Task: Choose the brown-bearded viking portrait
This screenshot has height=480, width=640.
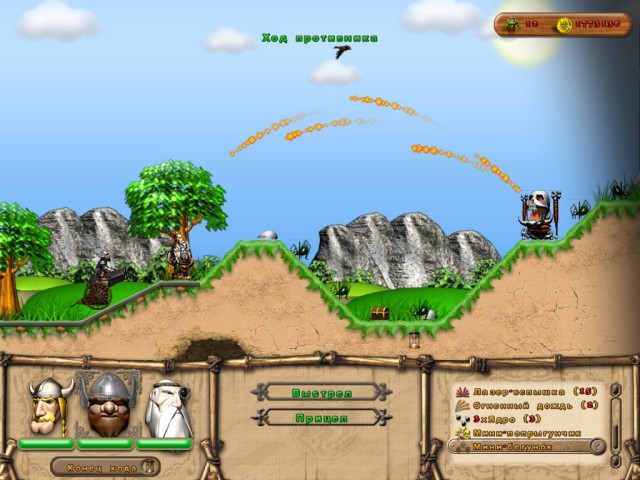Action: (x=105, y=407)
